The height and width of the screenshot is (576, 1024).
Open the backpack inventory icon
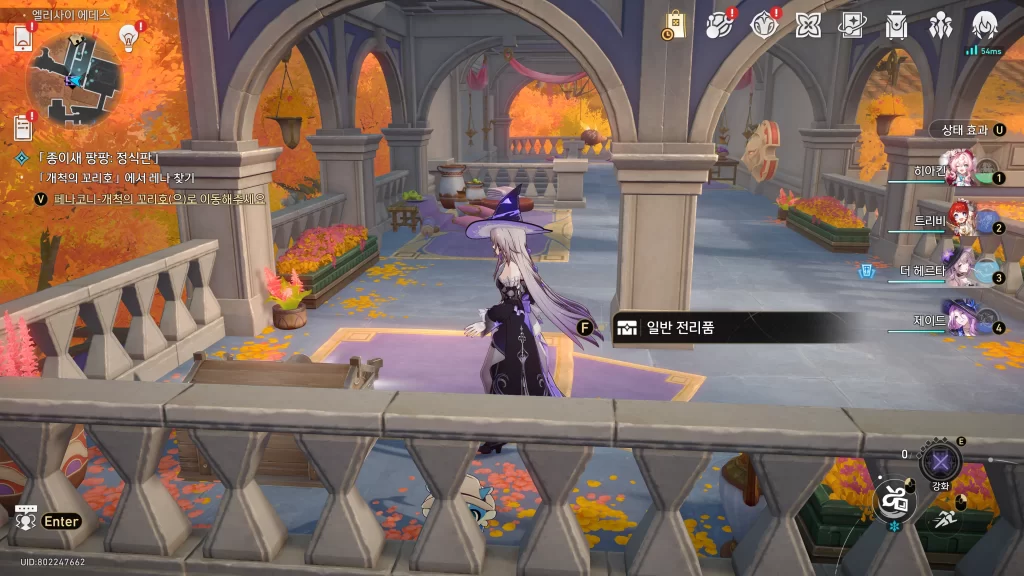896,24
